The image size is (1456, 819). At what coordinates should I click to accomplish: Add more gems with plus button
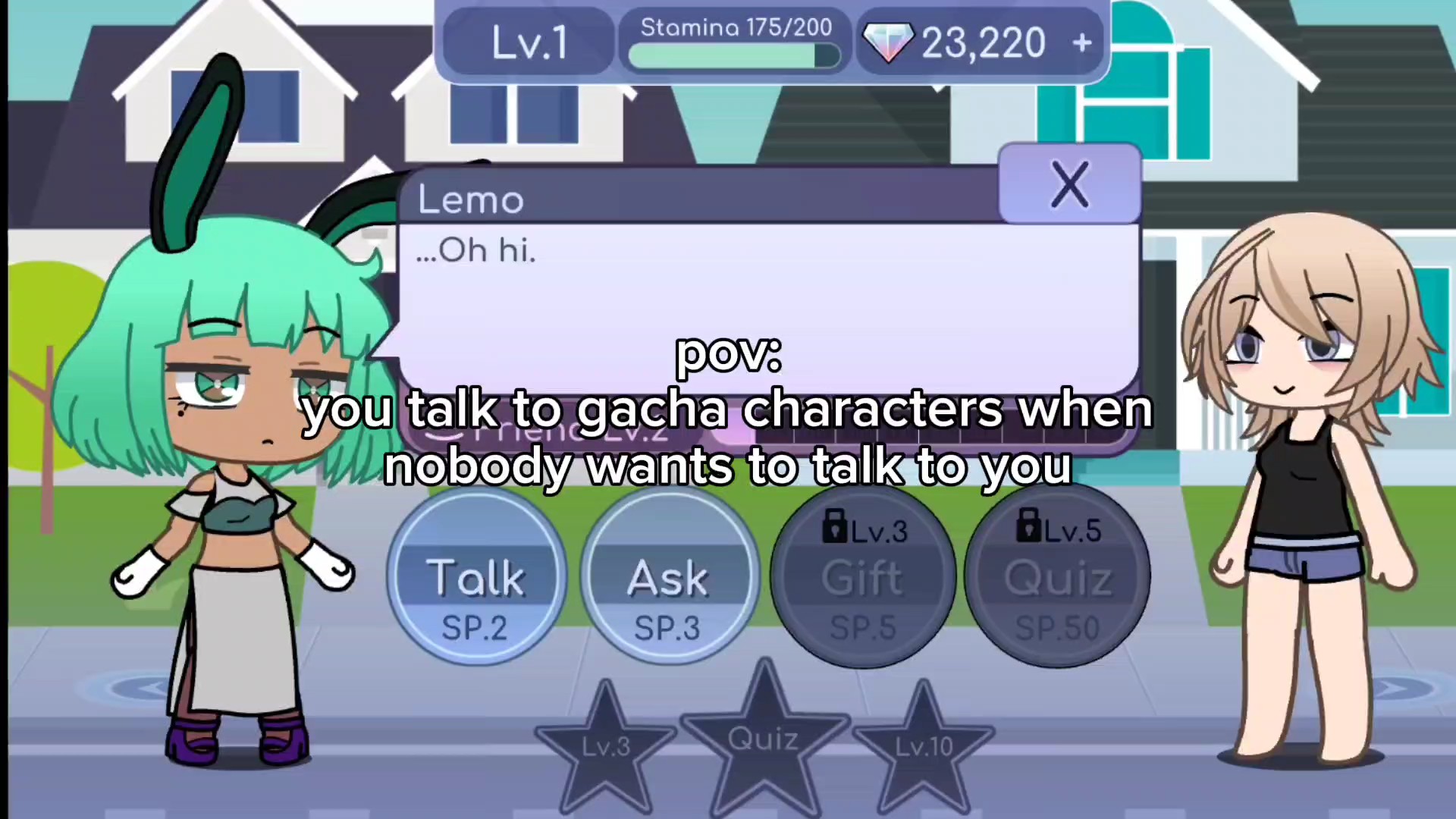click(1082, 42)
